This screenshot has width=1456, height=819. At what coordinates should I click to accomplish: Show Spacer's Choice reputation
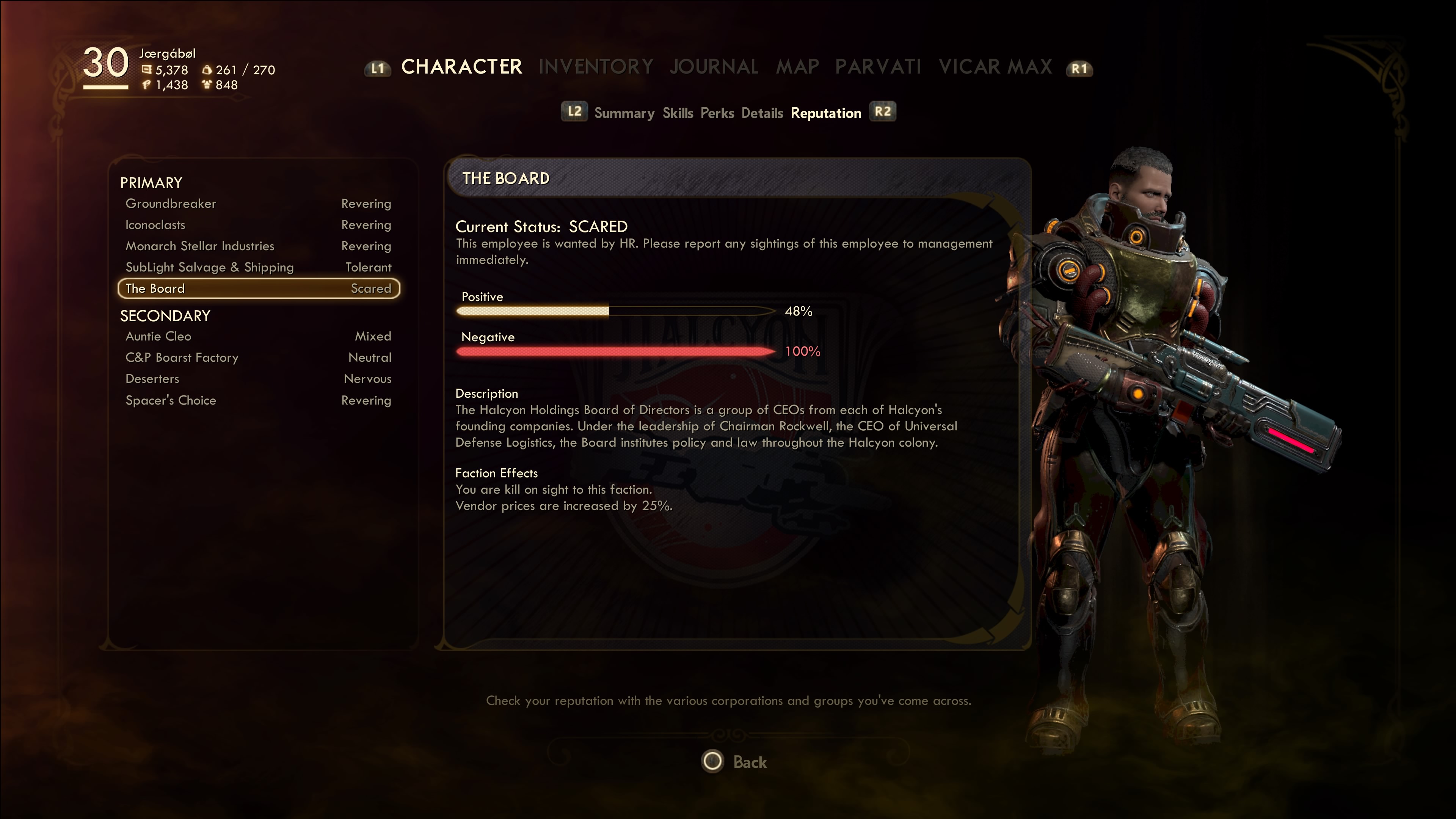pos(258,400)
